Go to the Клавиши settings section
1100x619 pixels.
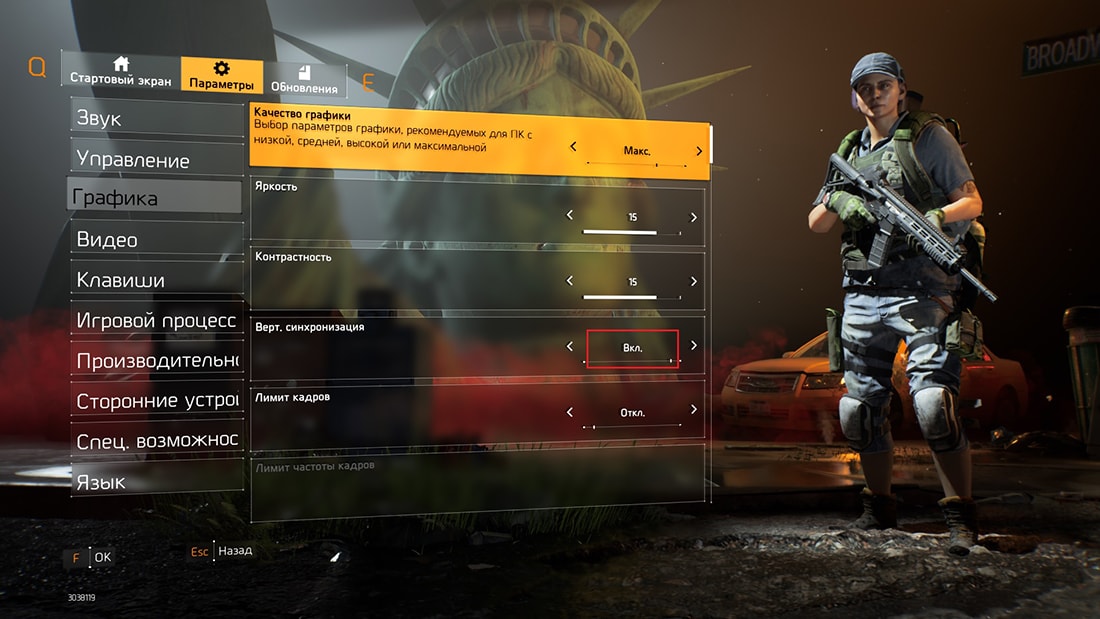click(155, 281)
